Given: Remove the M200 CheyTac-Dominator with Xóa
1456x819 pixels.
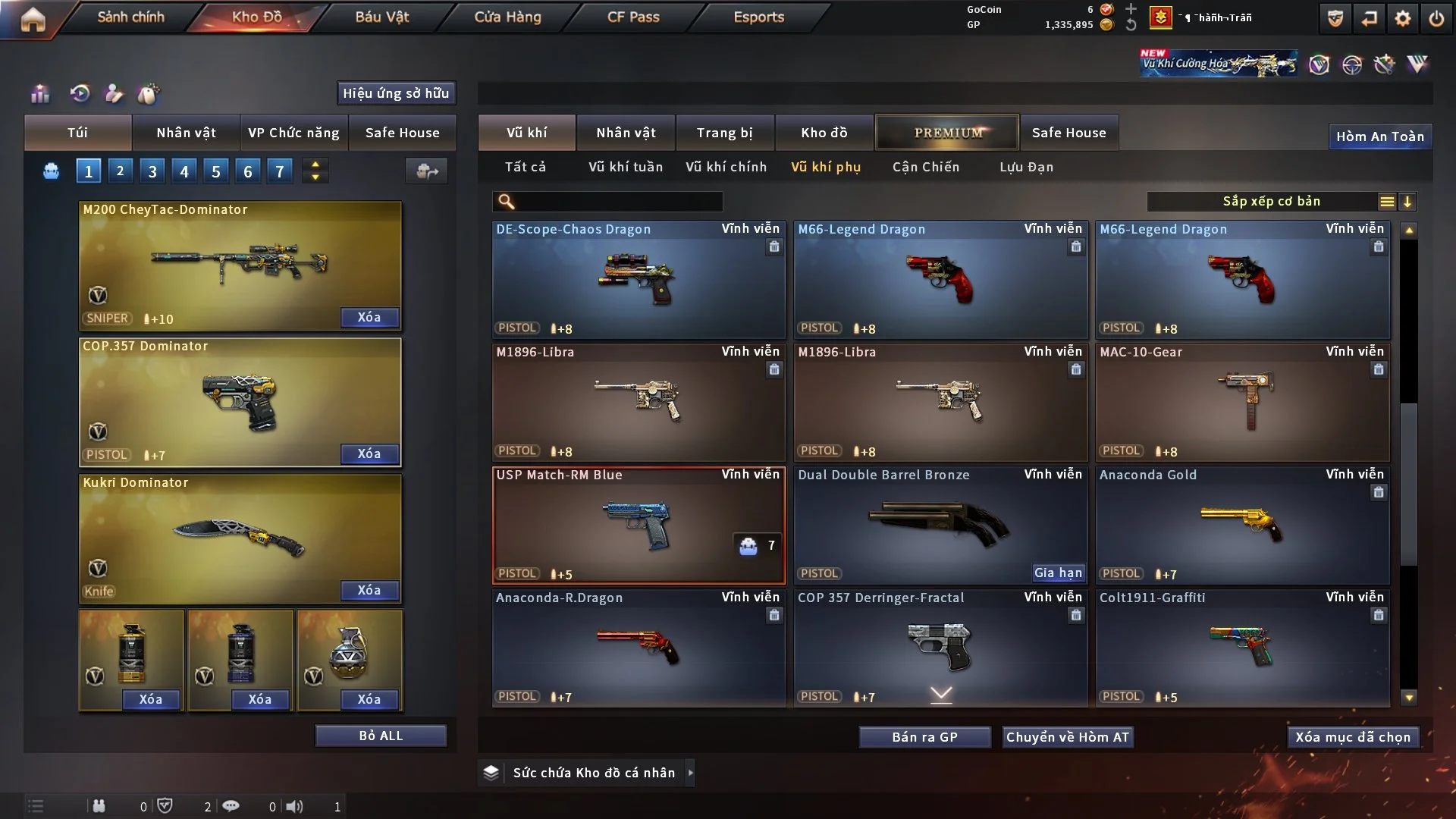Looking at the screenshot, I should pos(369,317).
